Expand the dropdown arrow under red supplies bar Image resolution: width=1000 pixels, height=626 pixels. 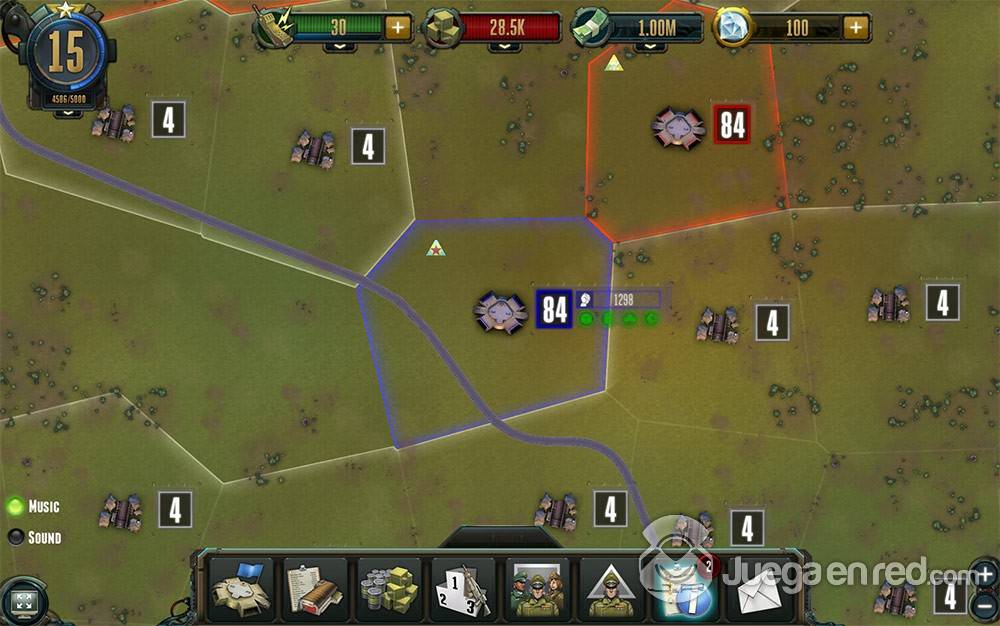(505, 46)
